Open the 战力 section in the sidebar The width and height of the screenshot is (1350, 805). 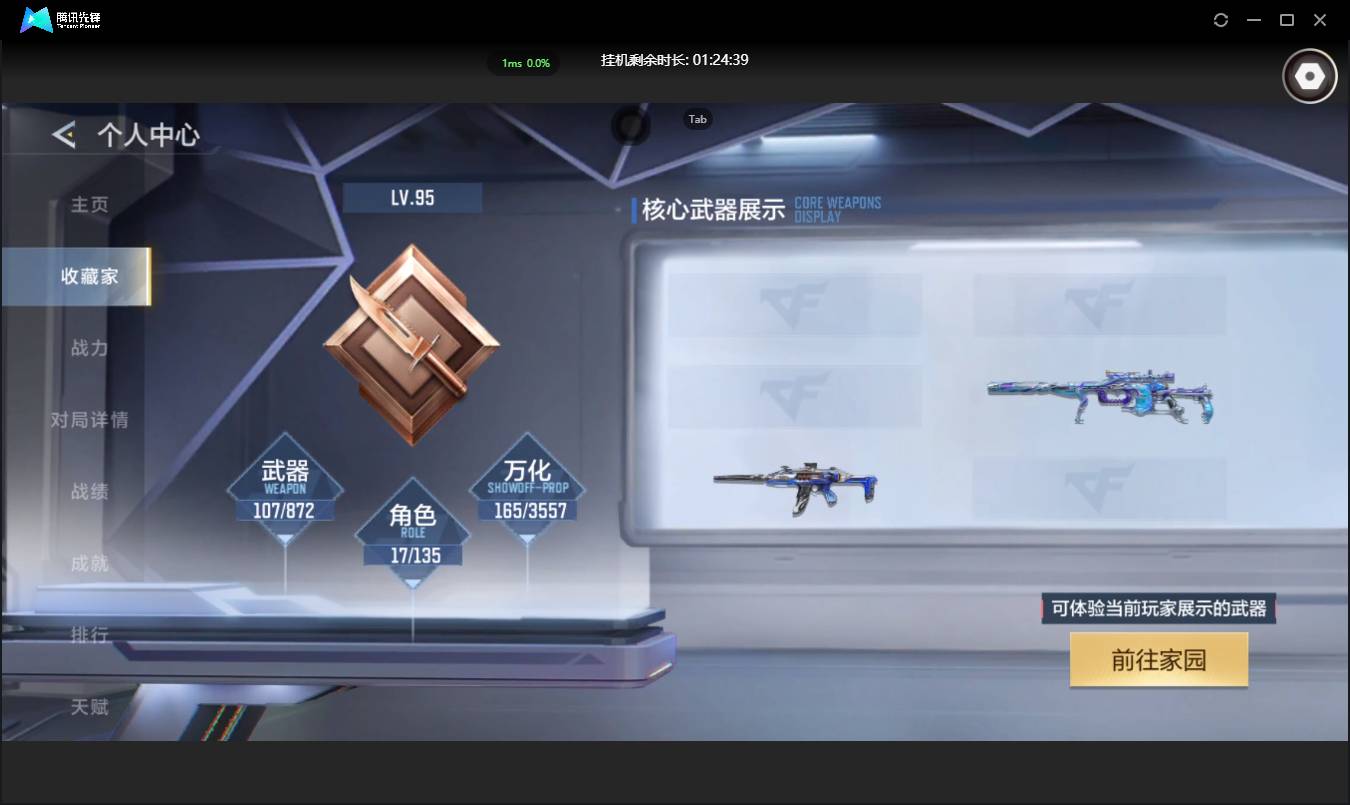tap(88, 348)
